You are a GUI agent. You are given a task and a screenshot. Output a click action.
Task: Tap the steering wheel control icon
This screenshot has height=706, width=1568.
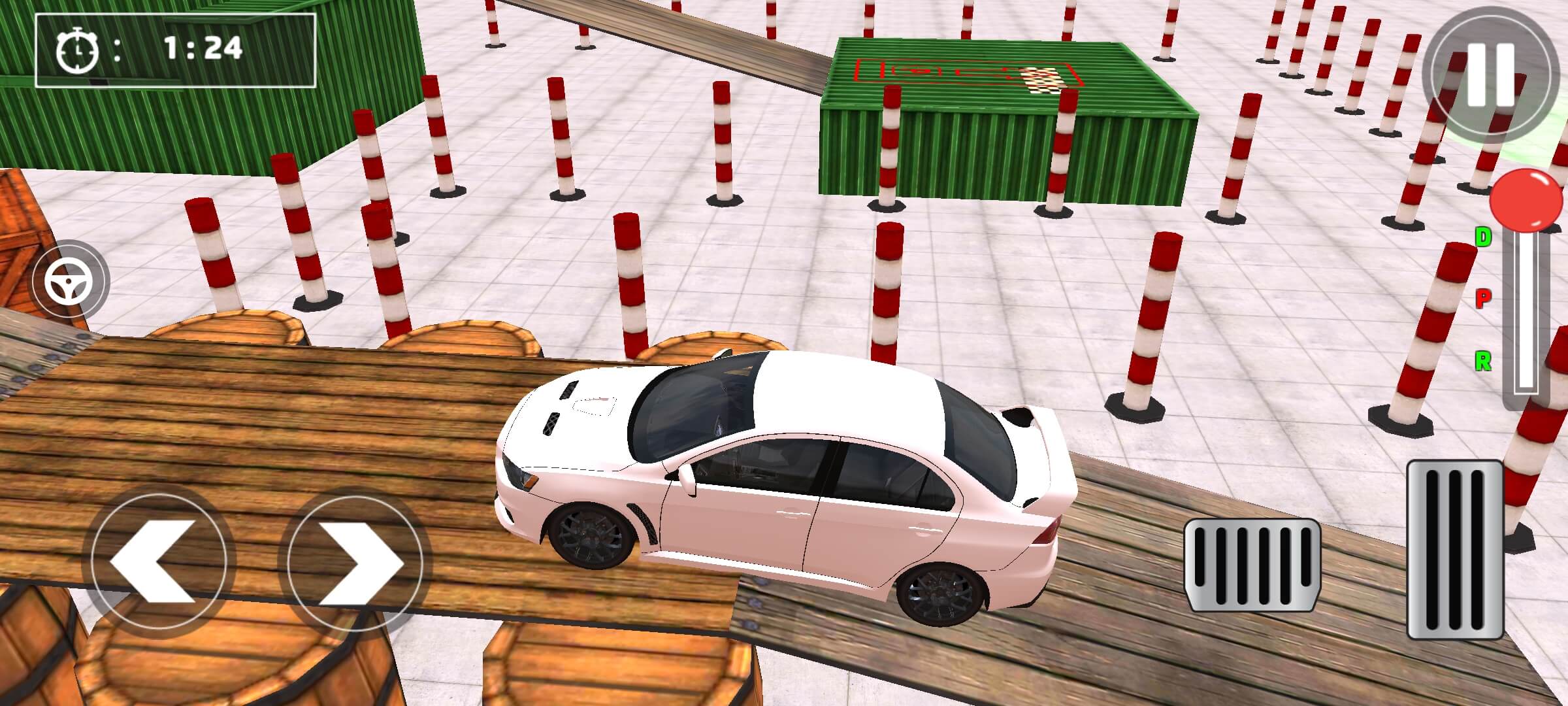tap(69, 282)
